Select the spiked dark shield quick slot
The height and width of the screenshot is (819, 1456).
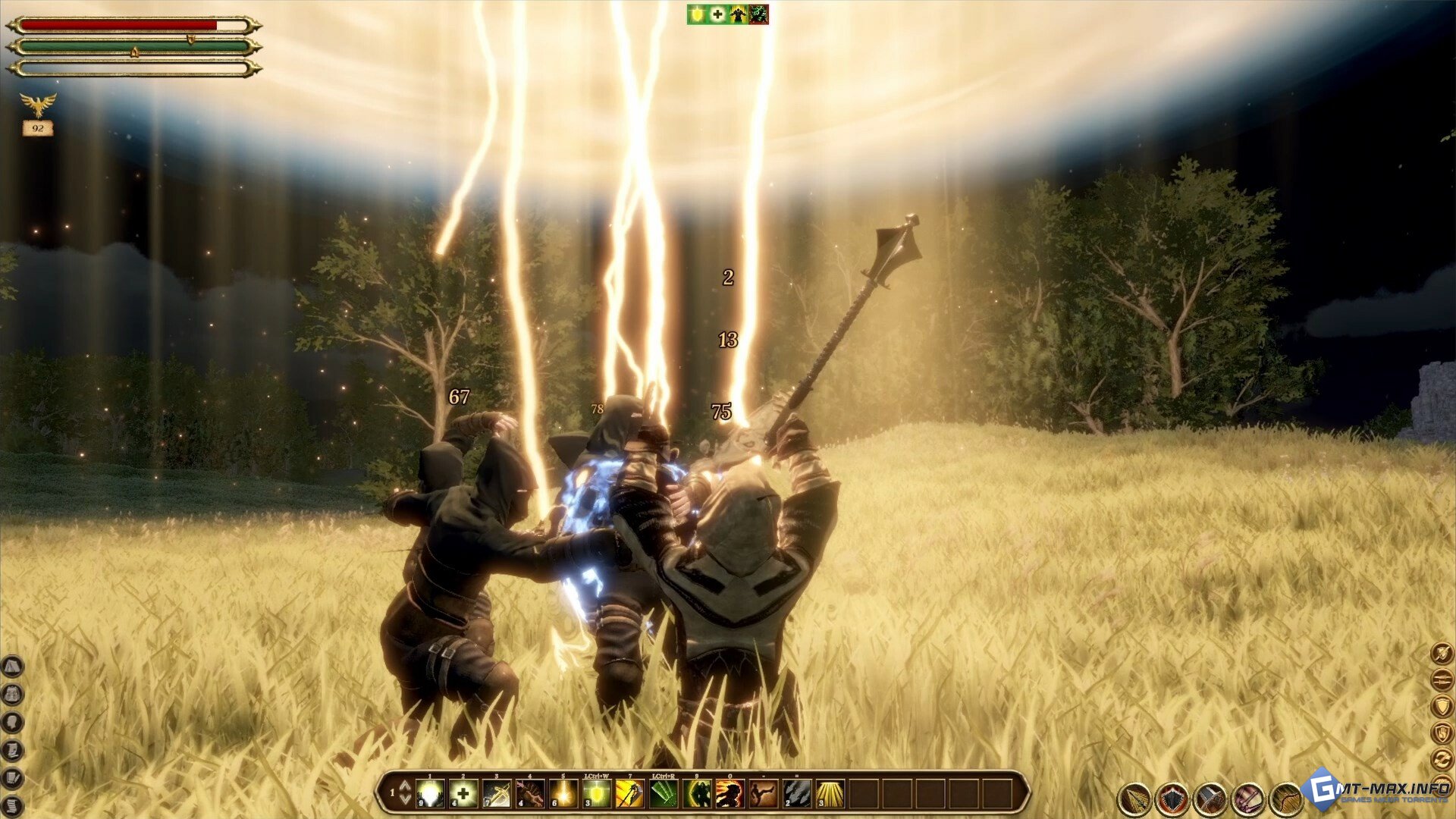coord(1172,799)
